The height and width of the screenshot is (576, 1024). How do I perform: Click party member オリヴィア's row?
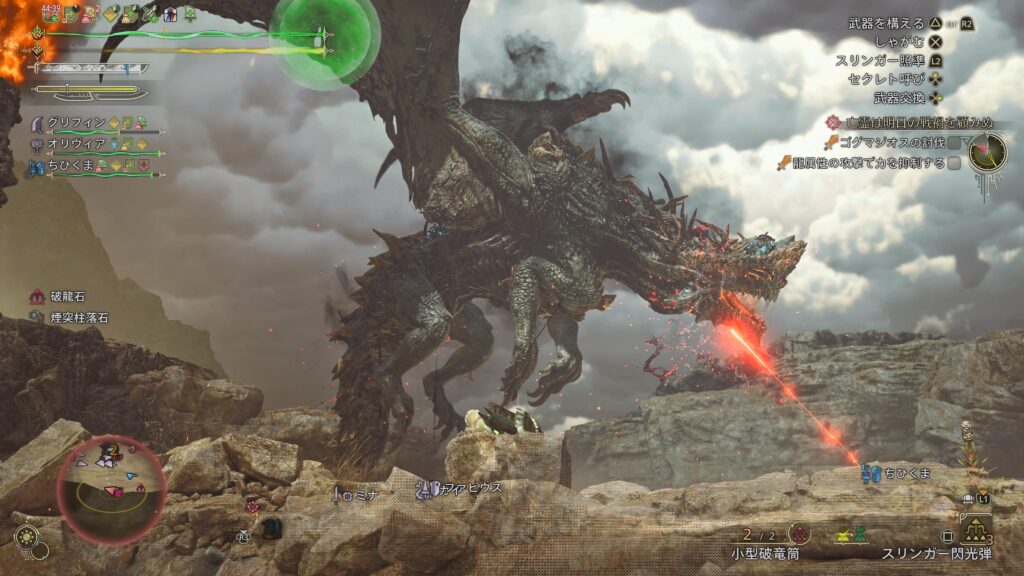tap(92, 145)
